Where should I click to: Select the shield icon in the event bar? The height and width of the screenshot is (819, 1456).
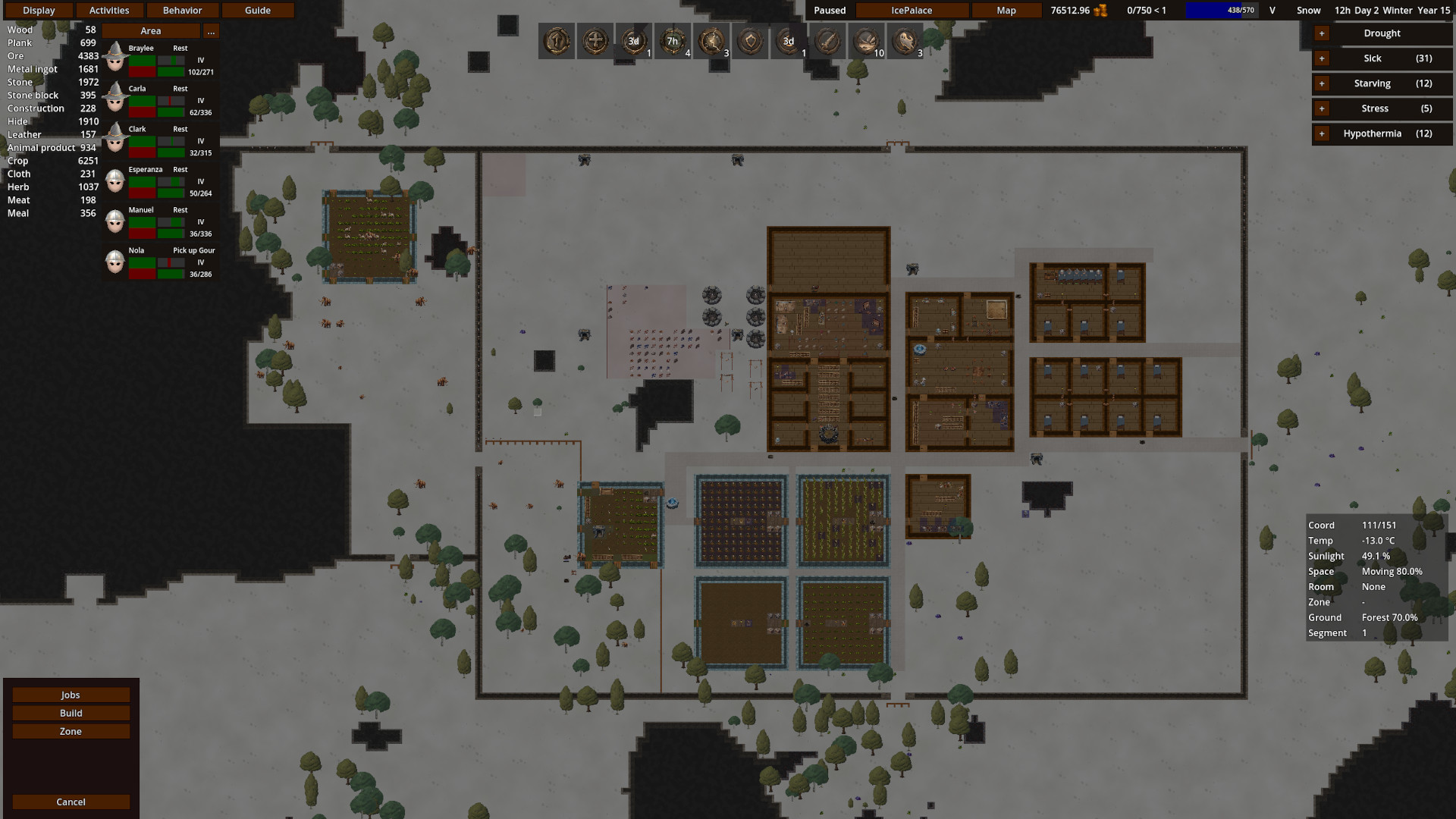[x=749, y=41]
